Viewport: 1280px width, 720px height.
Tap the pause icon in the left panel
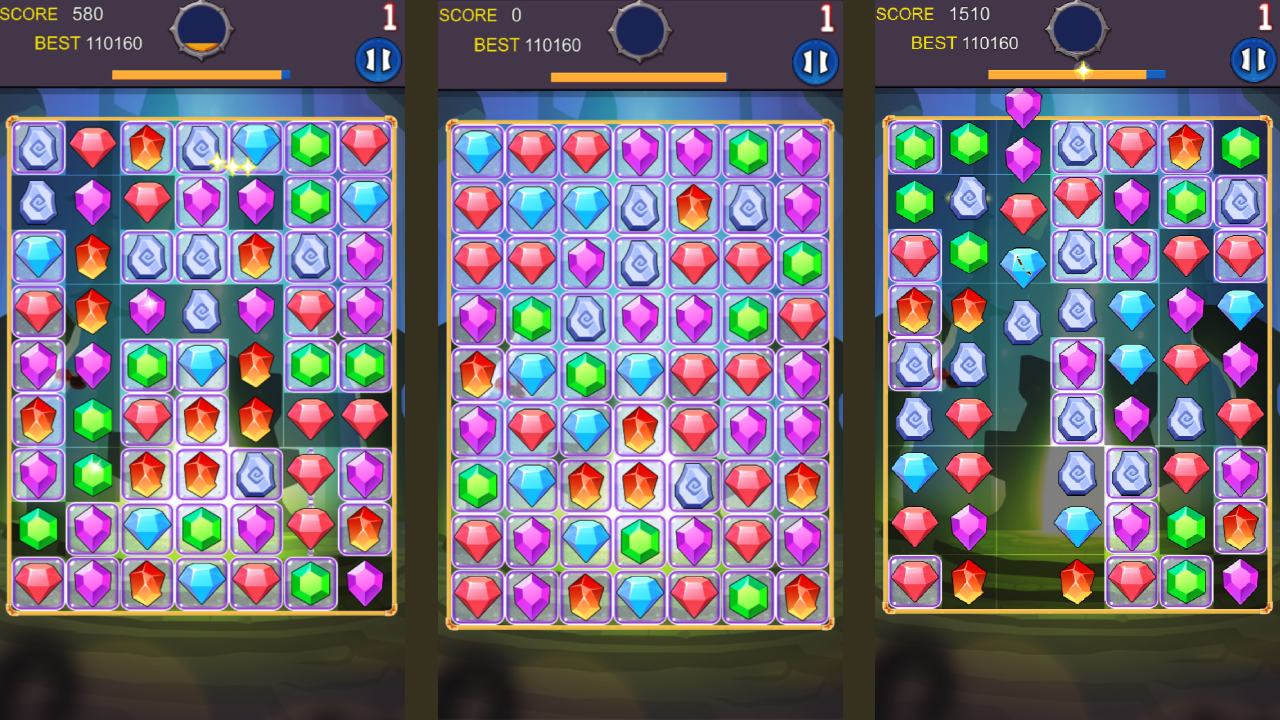point(380,59)
